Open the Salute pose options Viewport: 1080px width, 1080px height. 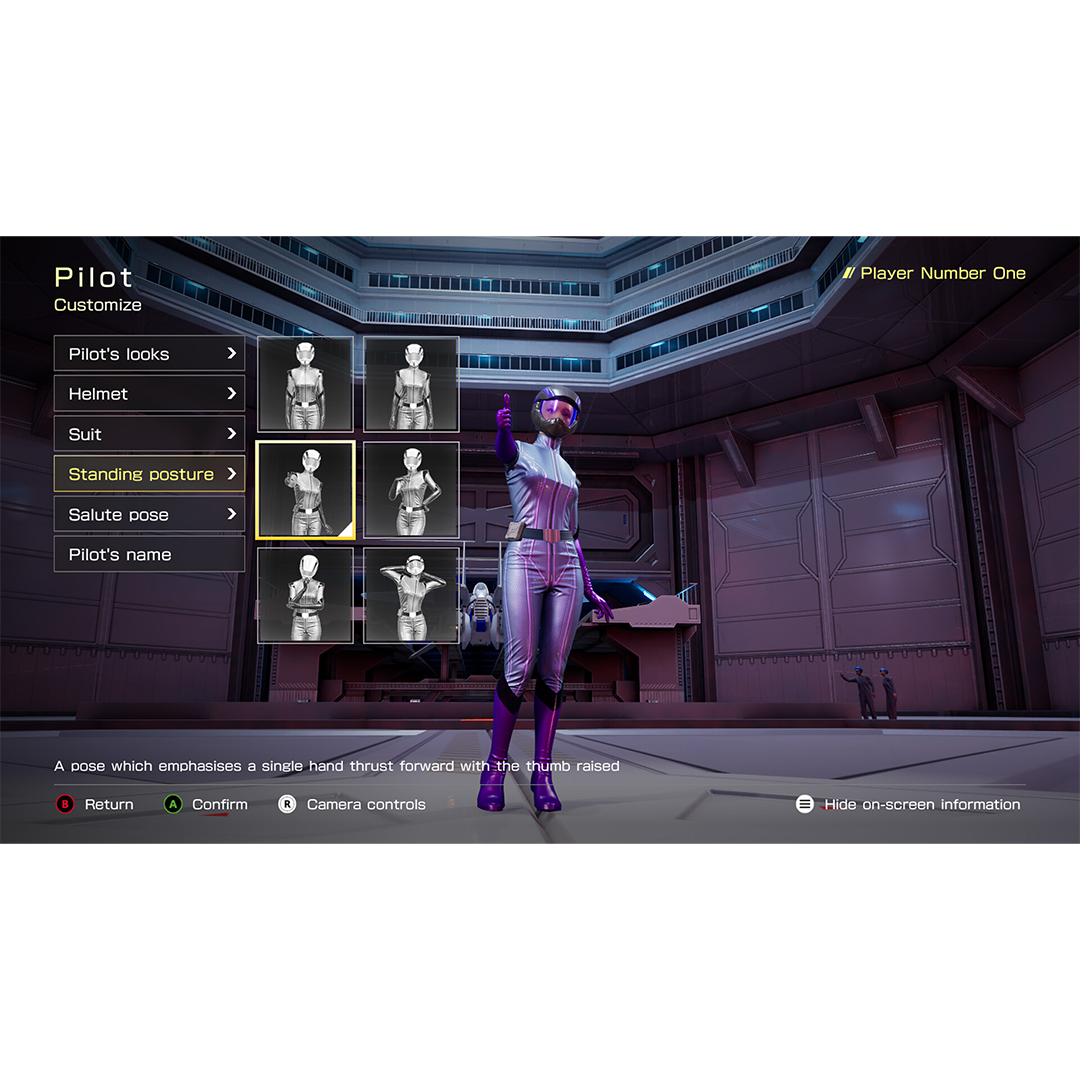coord(149,515)
